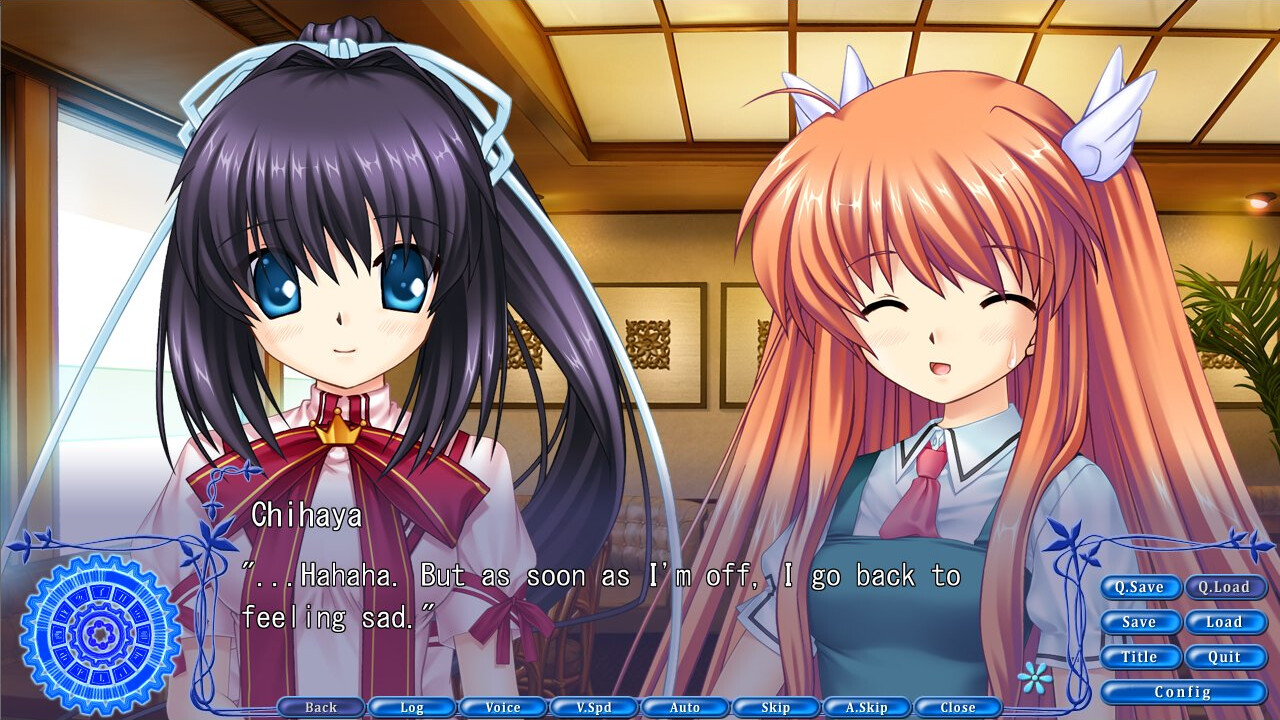Quit the game via Quit button
Image resolution: width=1280 pixels, height=720 pixels.
[x=1226, y=657]
